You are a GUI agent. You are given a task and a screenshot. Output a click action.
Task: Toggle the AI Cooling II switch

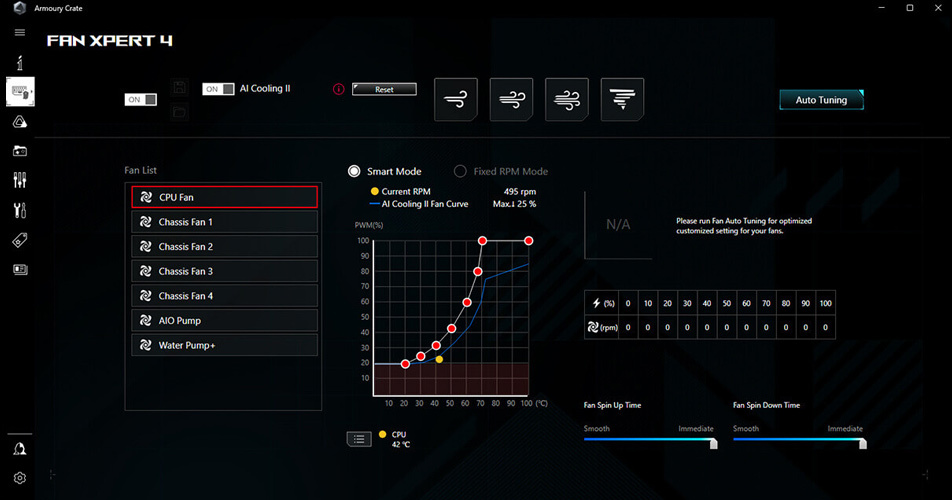[219, 89]
